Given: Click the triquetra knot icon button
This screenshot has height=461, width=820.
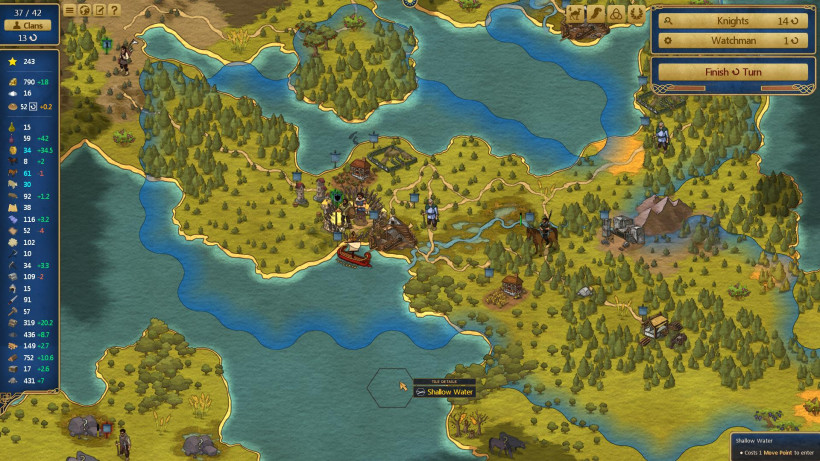Looking at the screenshot, I should tap(615, 14).
